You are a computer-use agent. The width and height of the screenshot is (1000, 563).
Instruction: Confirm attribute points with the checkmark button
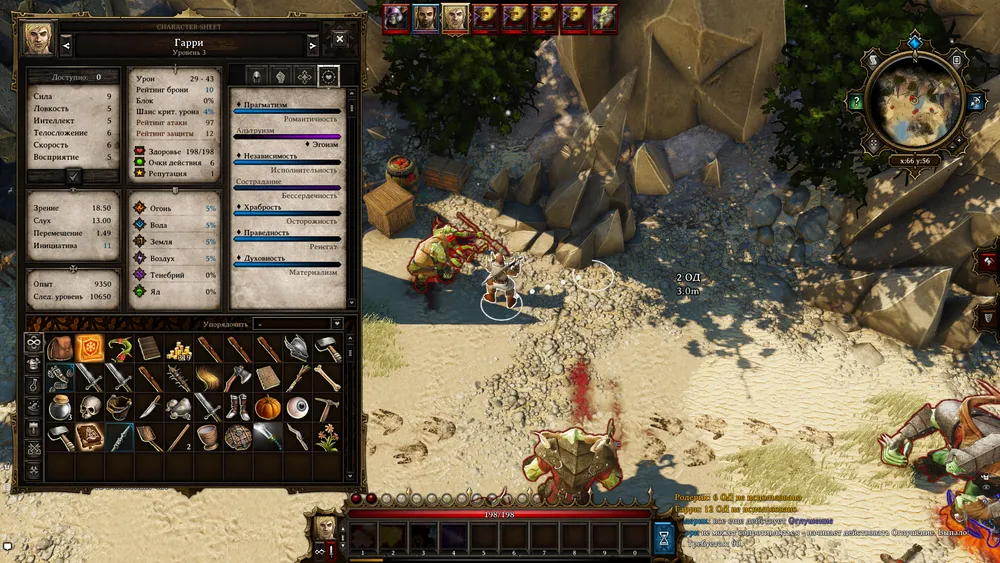pos(74,175)
